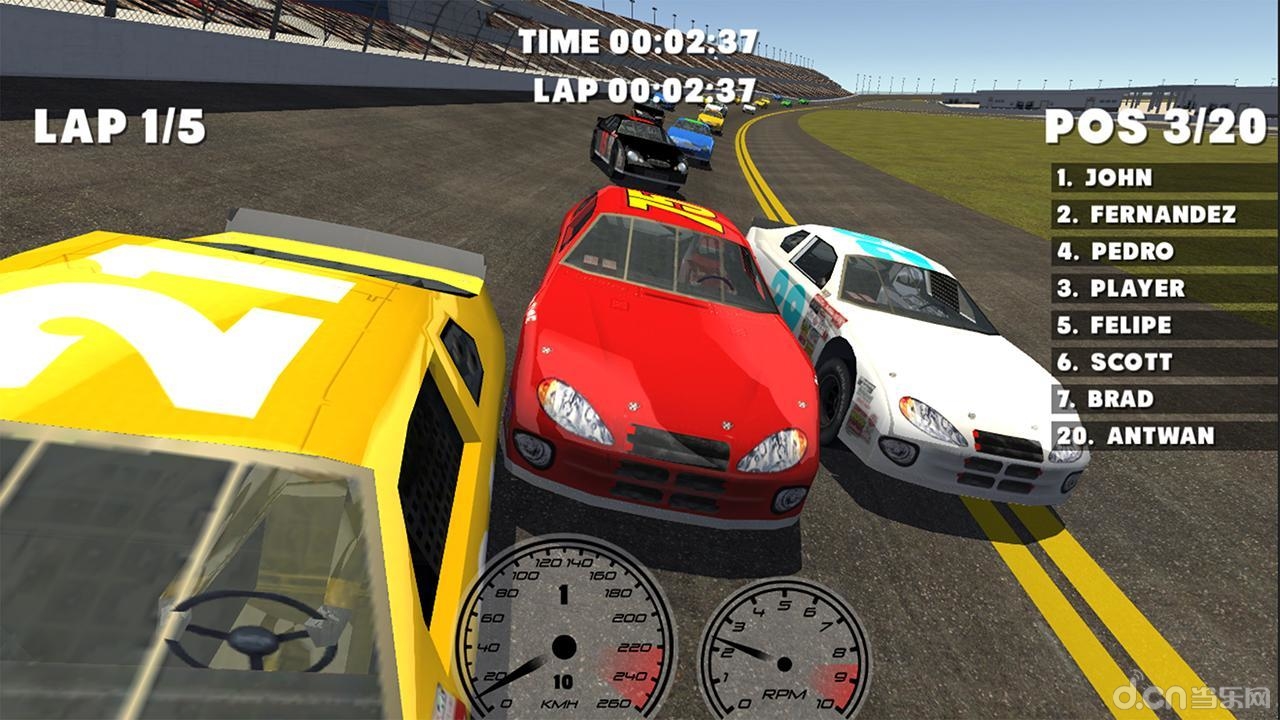Select John in the standings list

point(1163,178)
